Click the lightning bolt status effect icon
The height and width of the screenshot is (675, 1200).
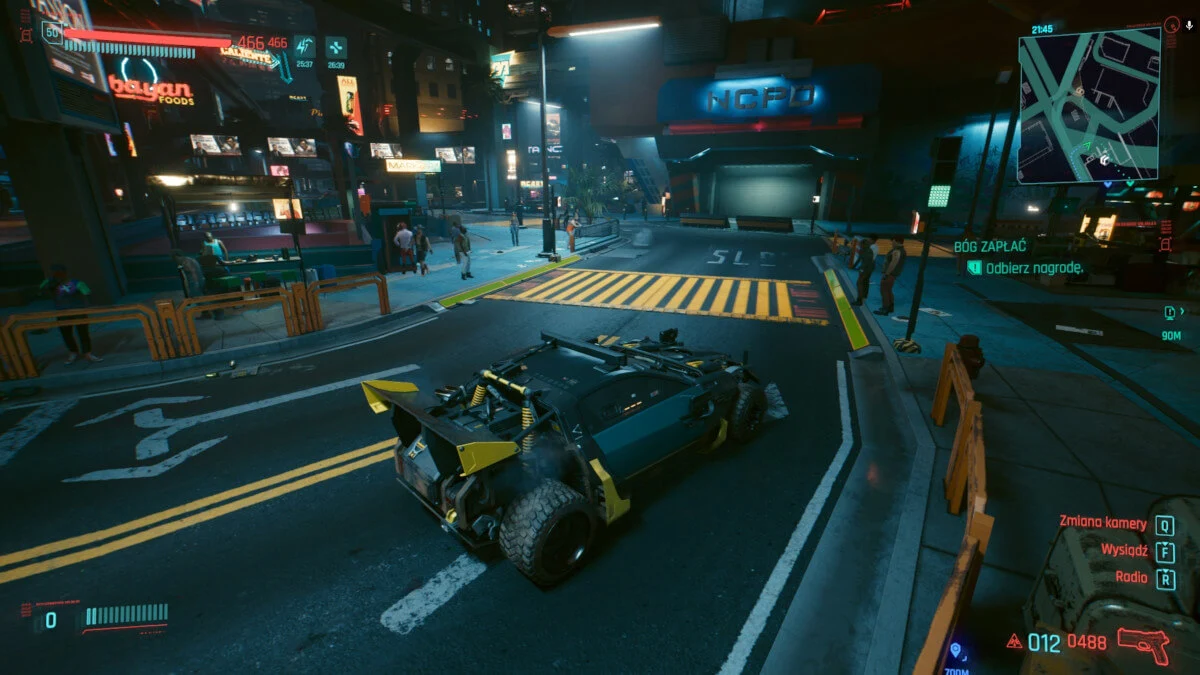pyautogui.click(x=304, y=46)
